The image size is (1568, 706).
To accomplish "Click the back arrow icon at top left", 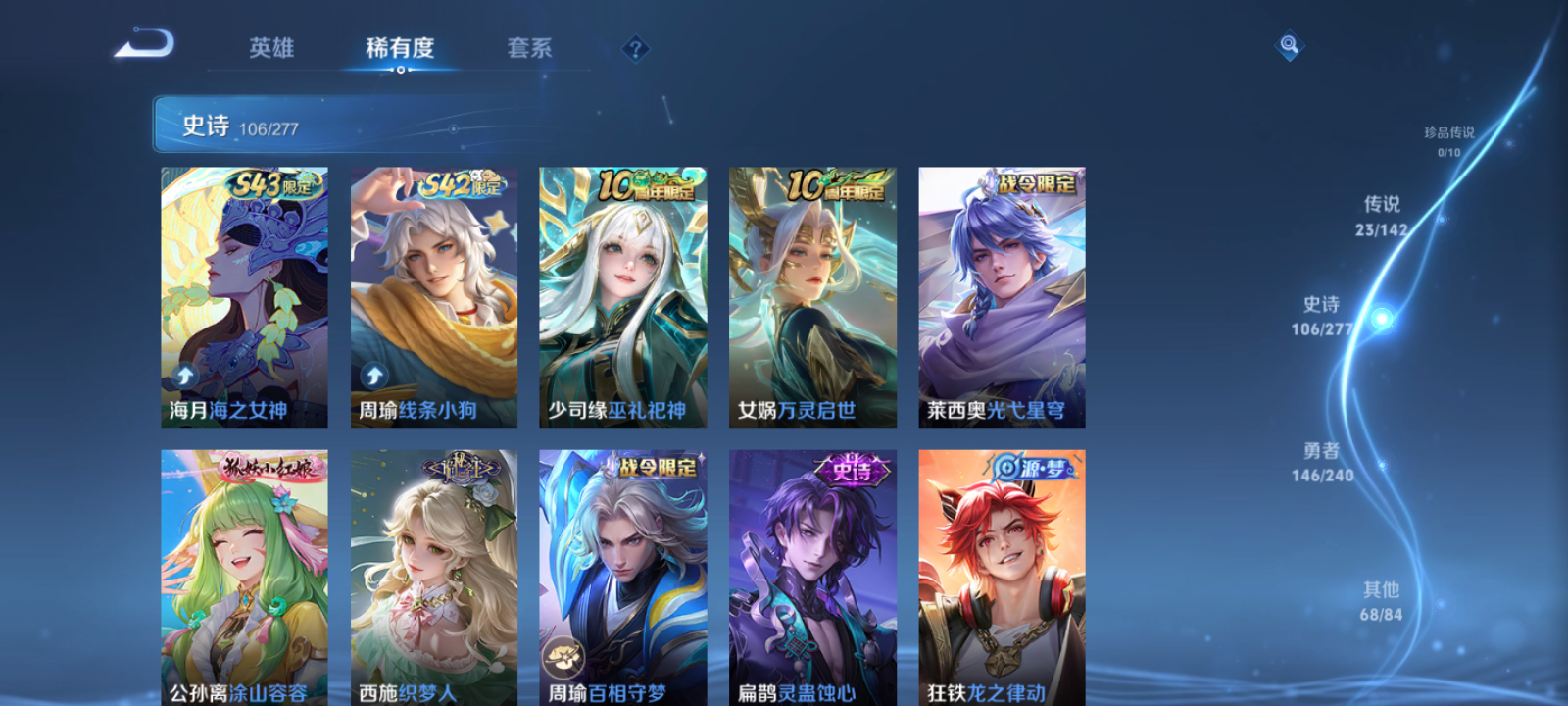I will [143, 44].
